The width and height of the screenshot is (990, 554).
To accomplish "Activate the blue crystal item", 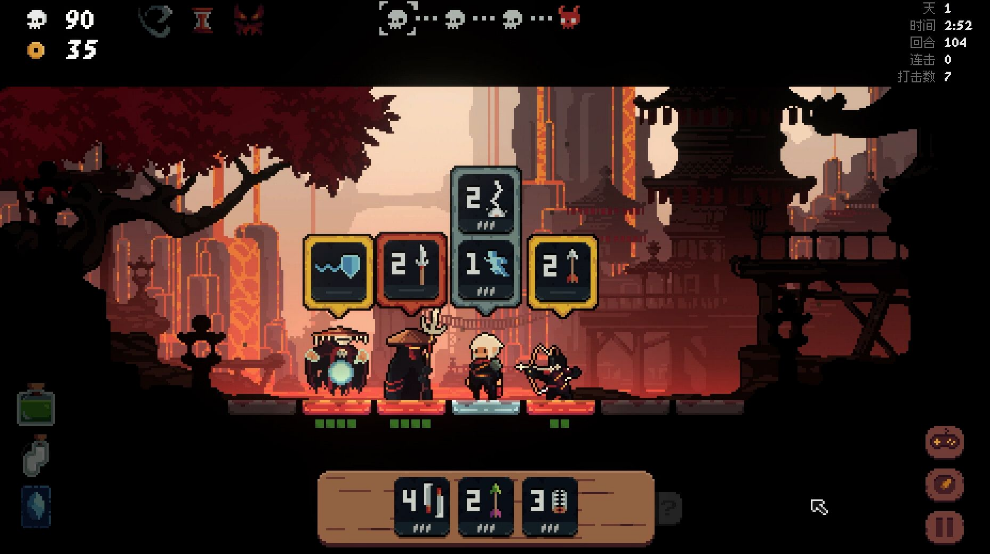I will coord(36,505).
